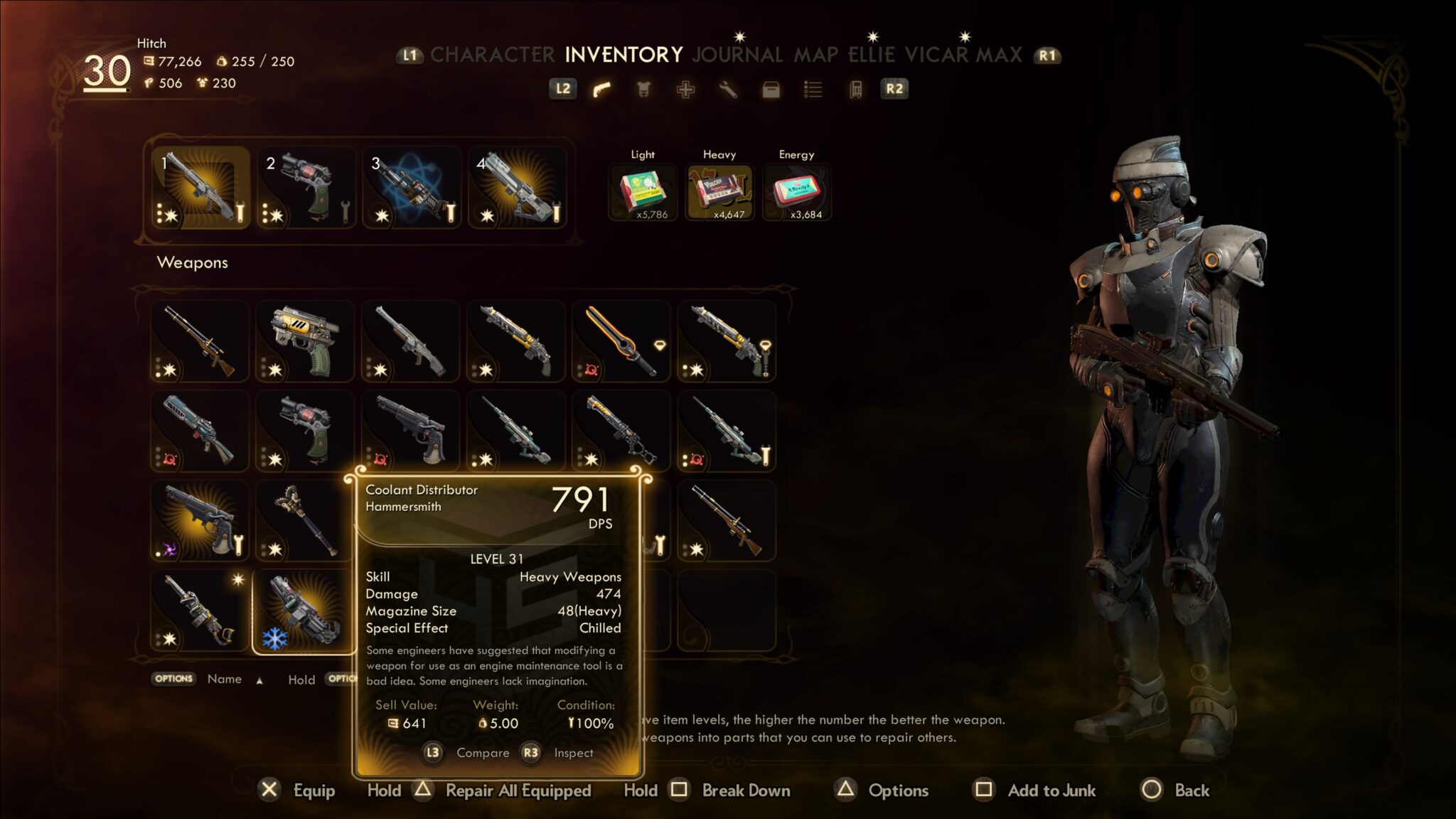This screenshot has width=1456, height=819.
Task: Open the Name sort order arrow
Action: pos(259,680)
